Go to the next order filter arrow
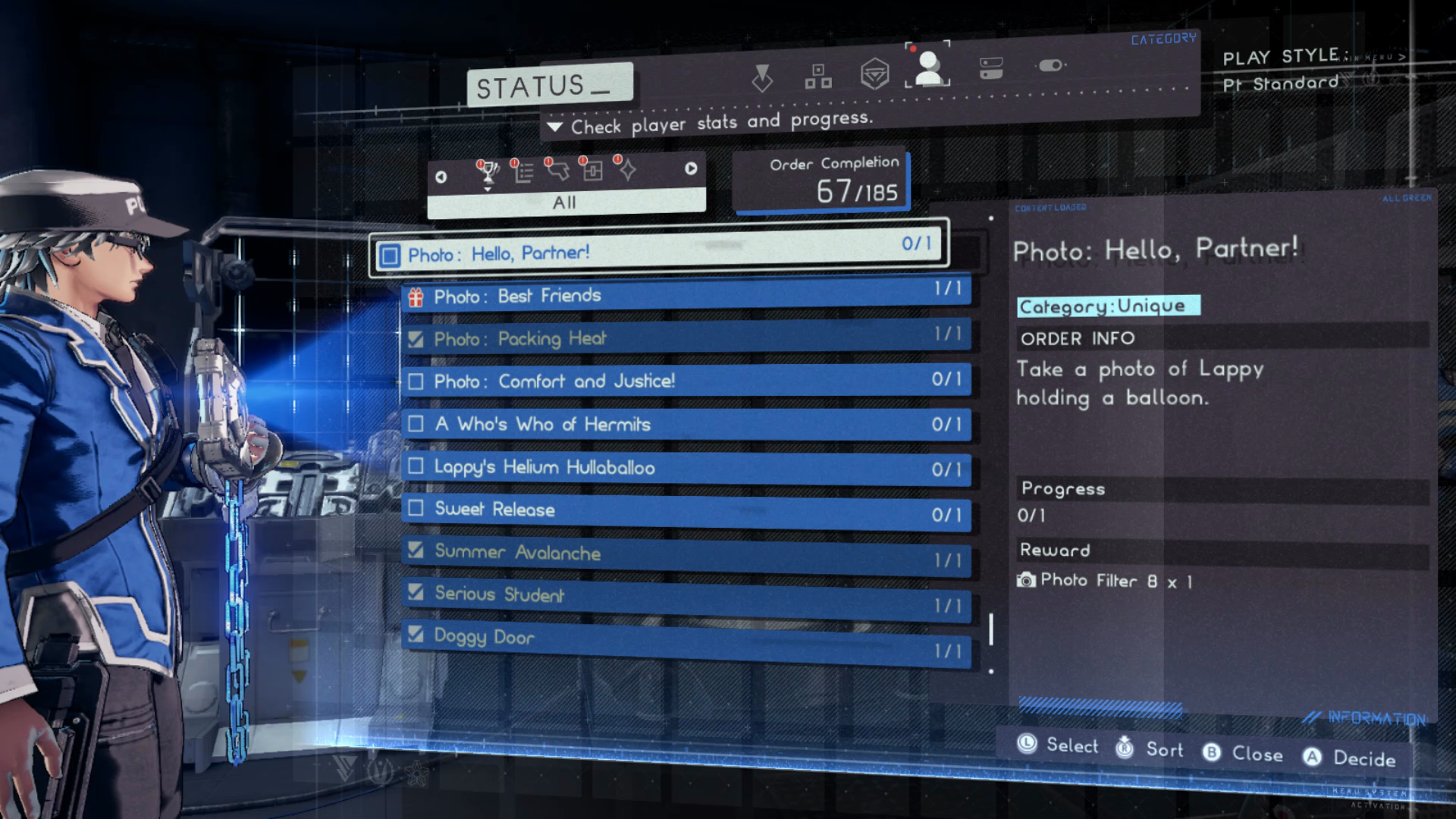Image resolution: width=1456 pixels, height=819 pixels. (x=691, y=169)
